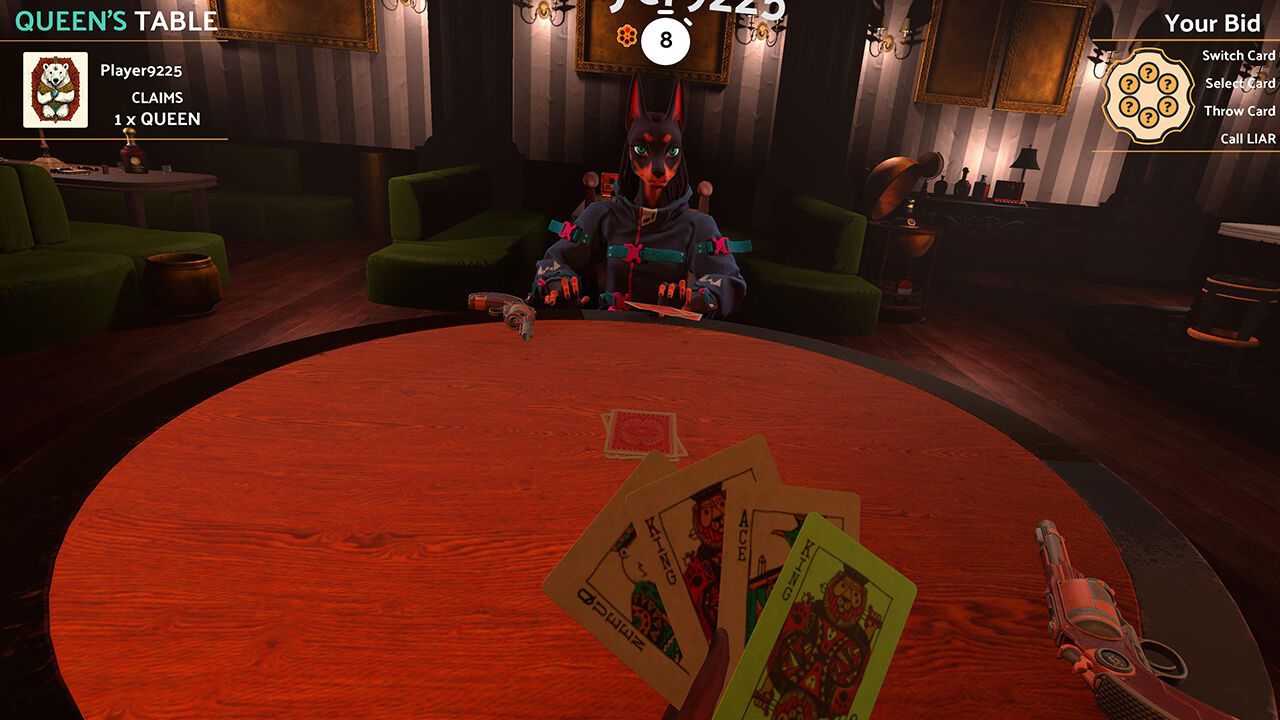
Task: Choose the Throw Card action
Action: pos(1241,111)
